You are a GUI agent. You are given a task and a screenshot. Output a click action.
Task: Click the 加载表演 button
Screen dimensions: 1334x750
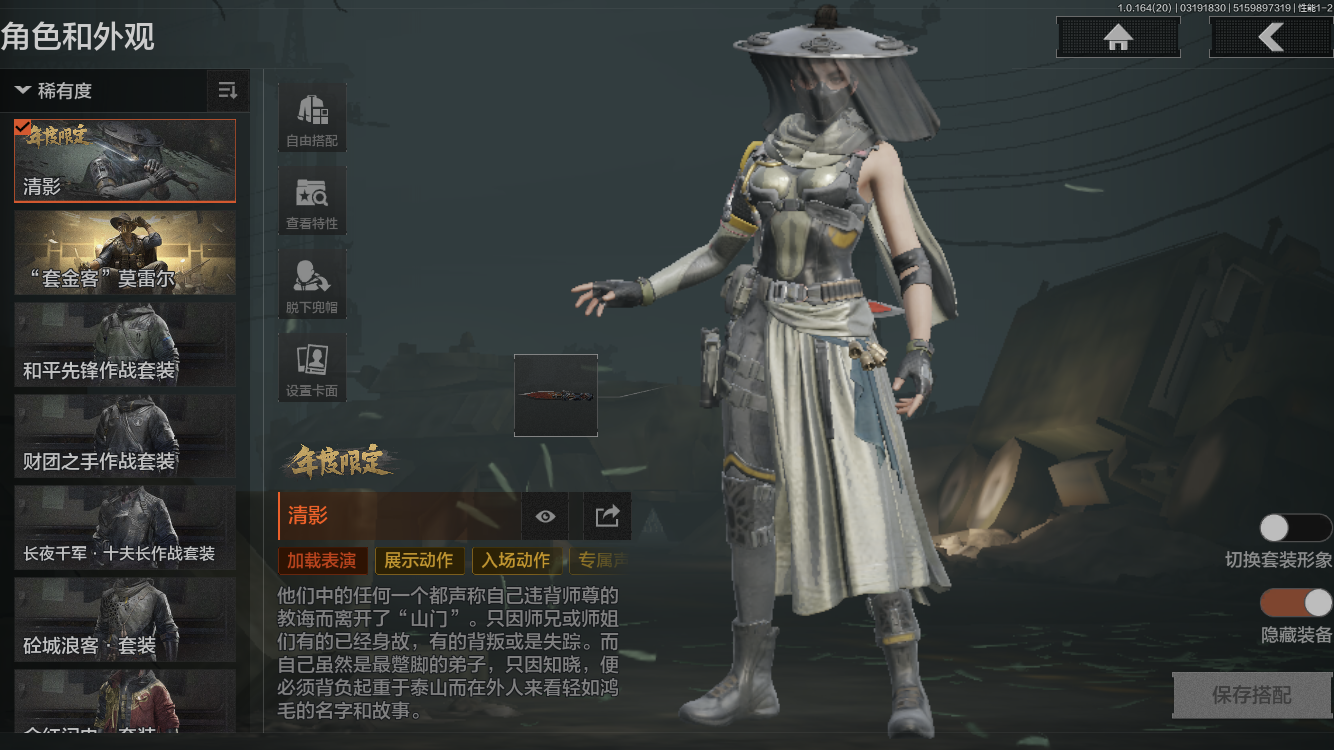[x=322, y=560]
